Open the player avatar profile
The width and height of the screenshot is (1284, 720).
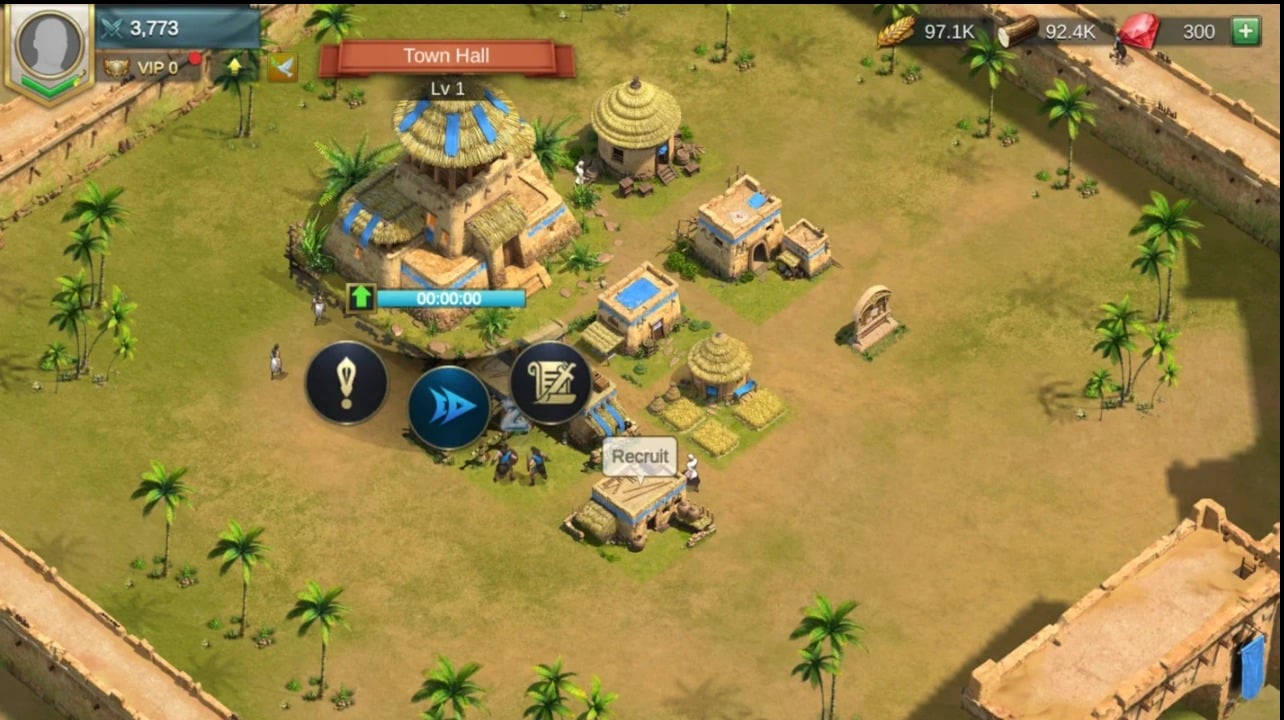pos(48,47)
